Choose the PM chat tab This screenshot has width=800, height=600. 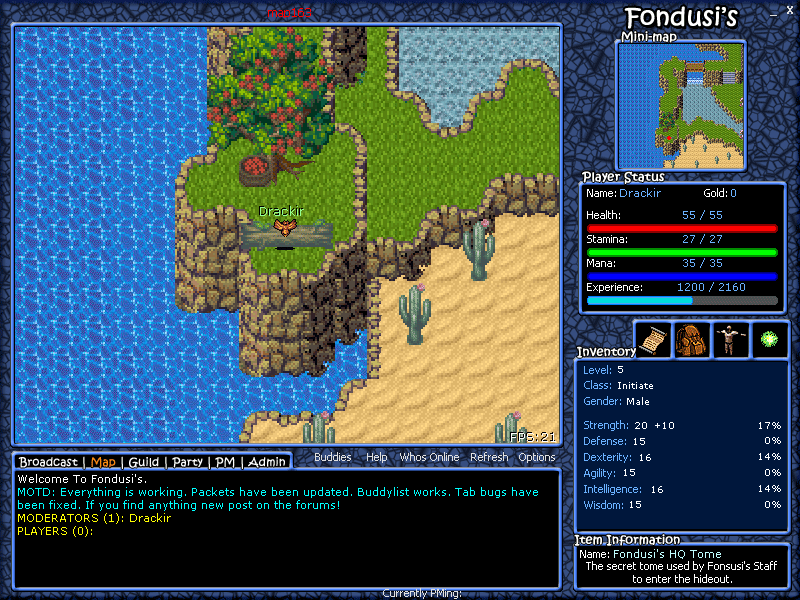pos(225,462)
